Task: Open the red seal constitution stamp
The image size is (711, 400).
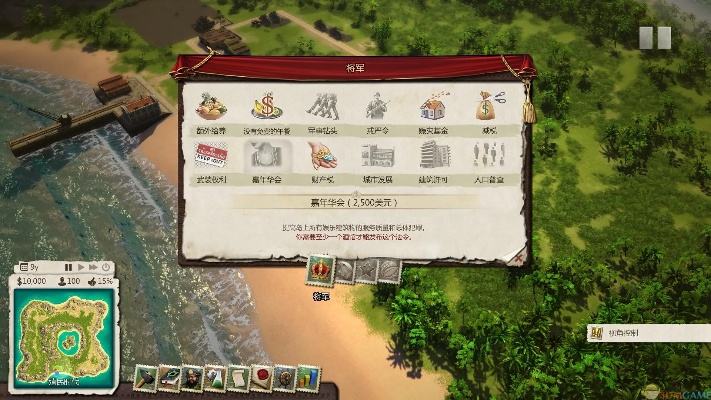Action: pyautogui.click(x=262, y=378)
